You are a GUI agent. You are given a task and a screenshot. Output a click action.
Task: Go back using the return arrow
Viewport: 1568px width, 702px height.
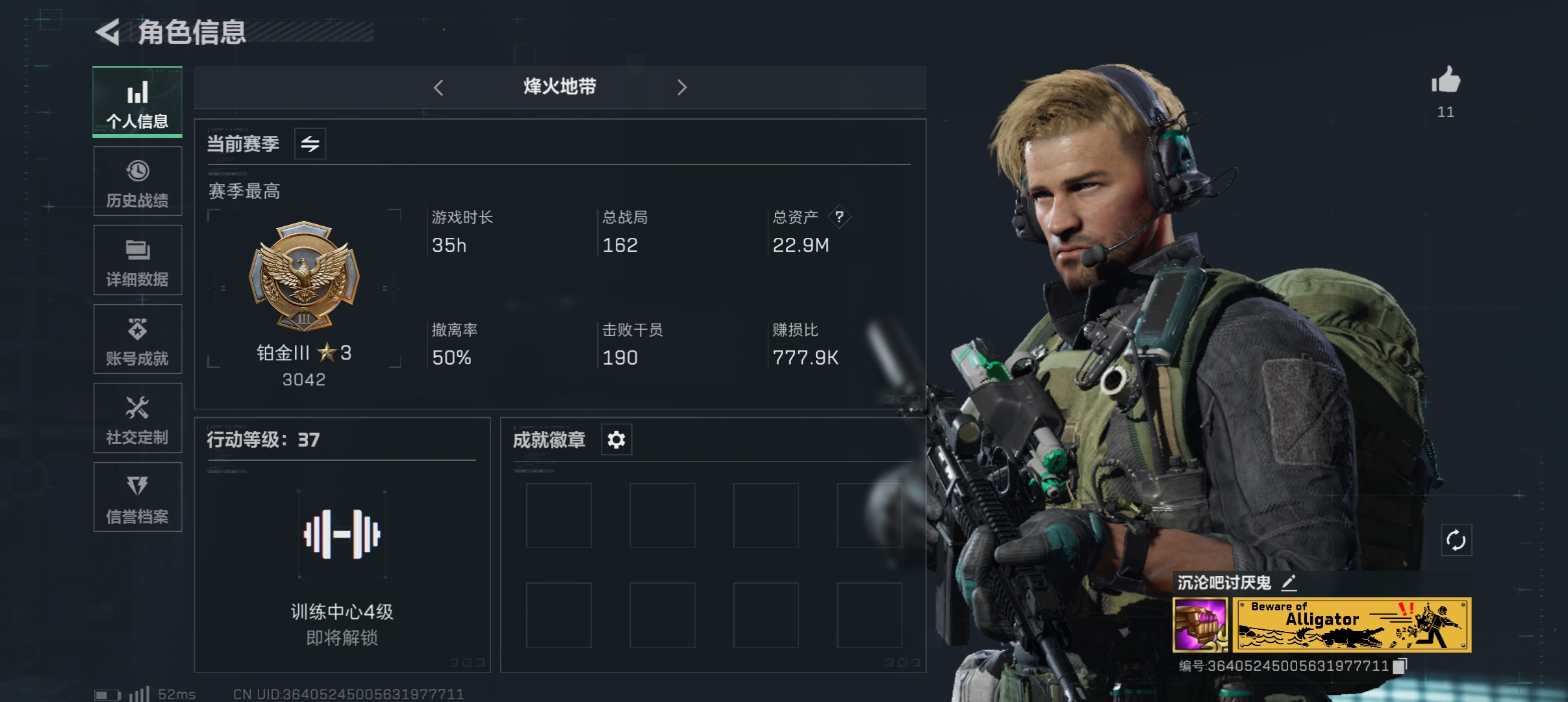(108, 34)
